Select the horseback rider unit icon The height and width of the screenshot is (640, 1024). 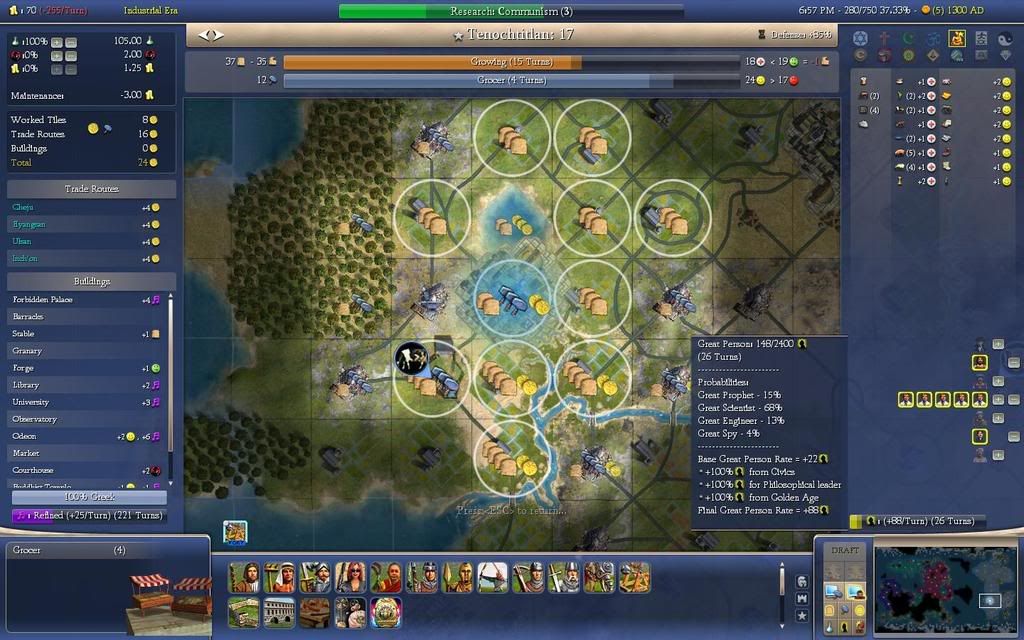[599, 577]
